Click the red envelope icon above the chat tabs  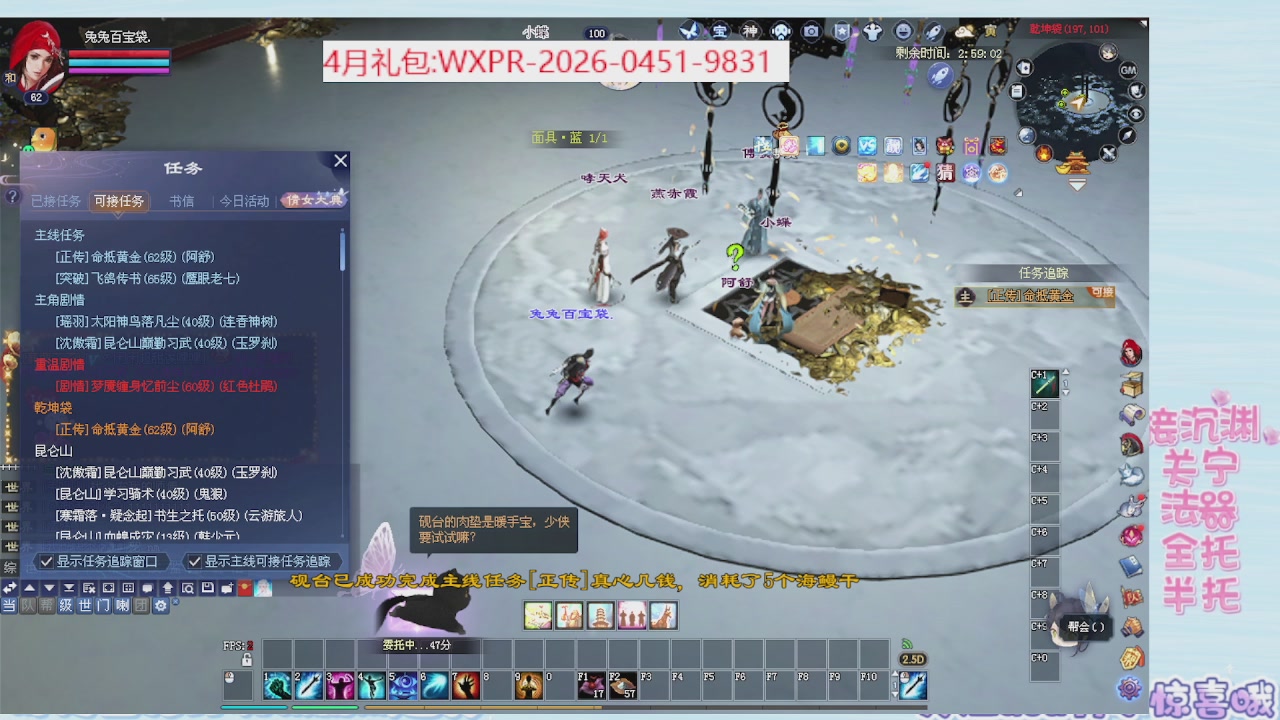245,588
